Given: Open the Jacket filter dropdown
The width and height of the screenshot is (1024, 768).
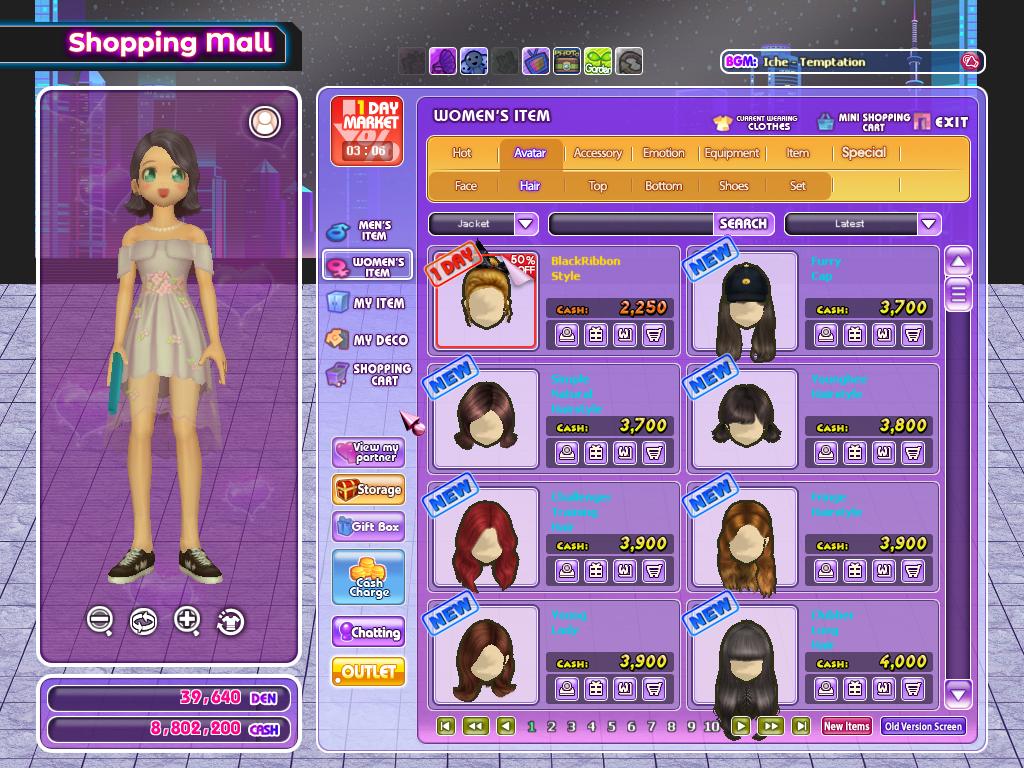Looking at the screenshot, I should pos(526,224).
